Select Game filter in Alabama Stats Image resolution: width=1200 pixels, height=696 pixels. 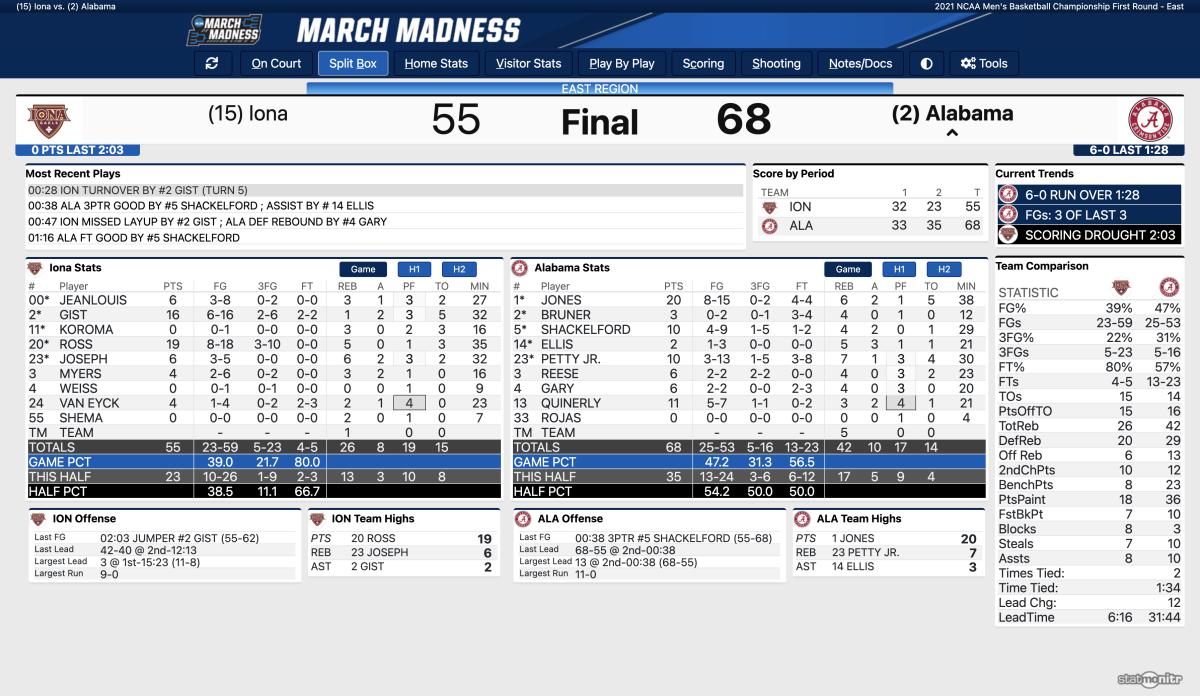(x=848, y=269)
